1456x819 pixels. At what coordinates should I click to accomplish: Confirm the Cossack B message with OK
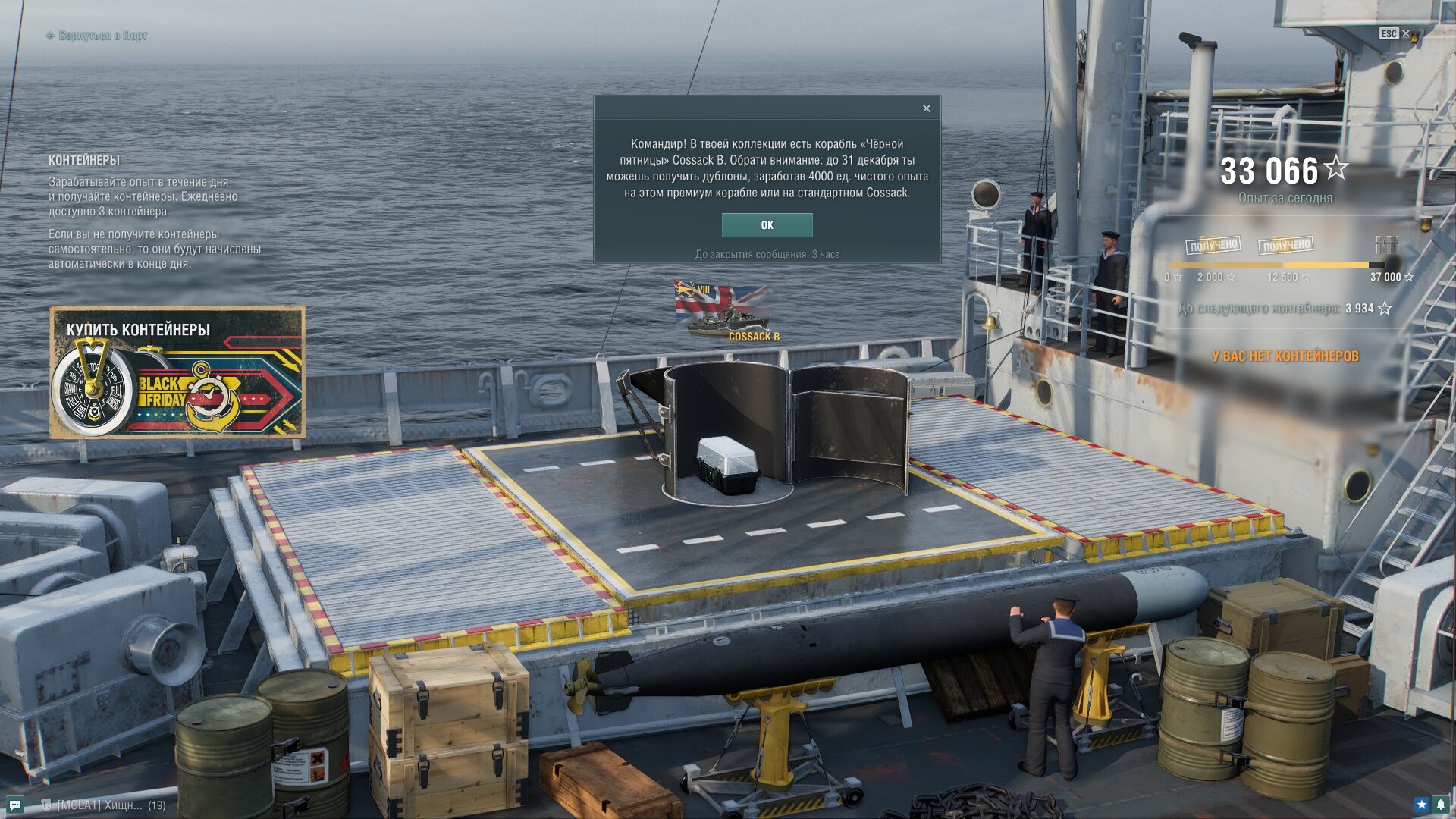pos(767,225)
